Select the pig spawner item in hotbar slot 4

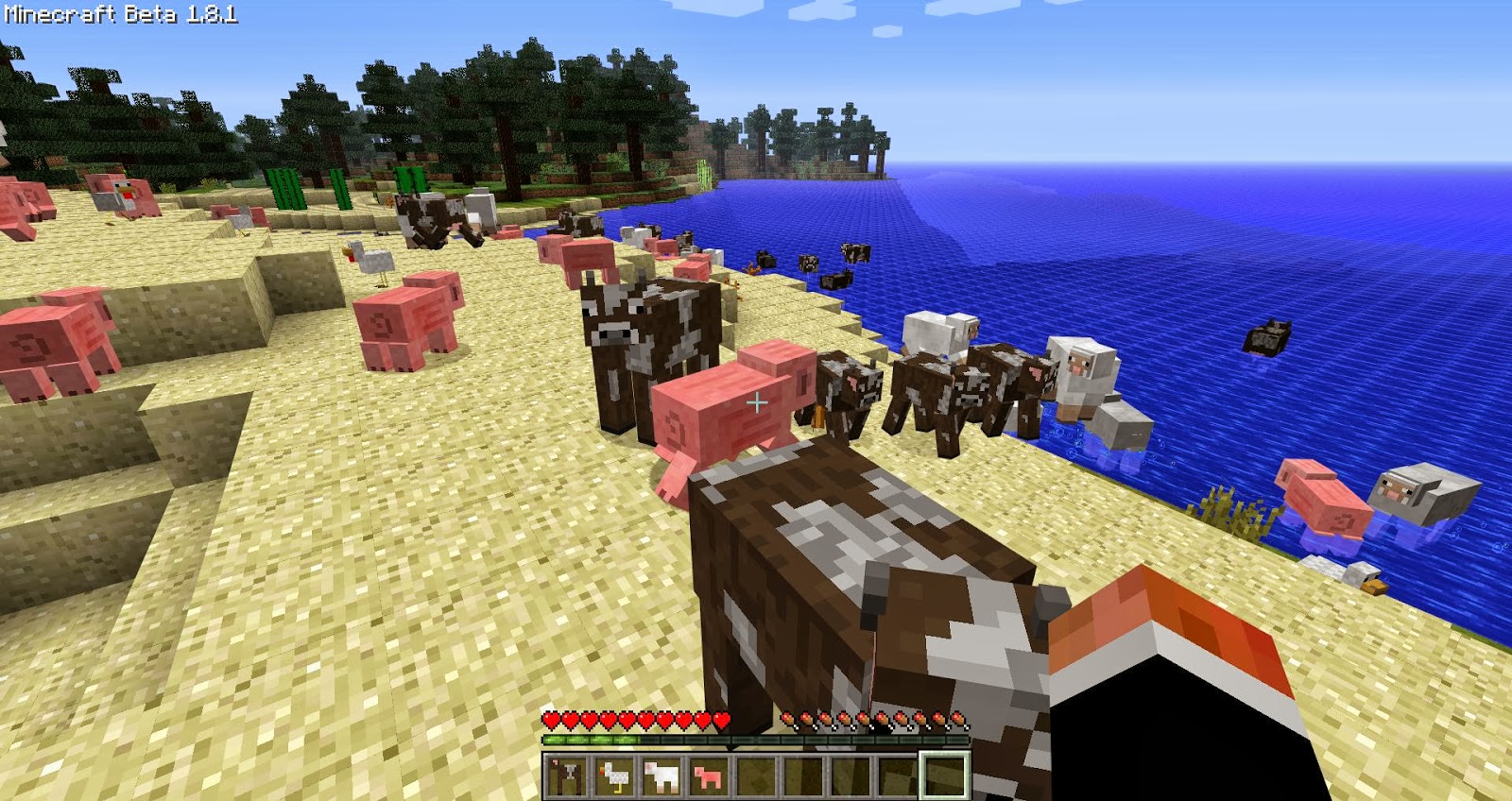coord(708,775)
